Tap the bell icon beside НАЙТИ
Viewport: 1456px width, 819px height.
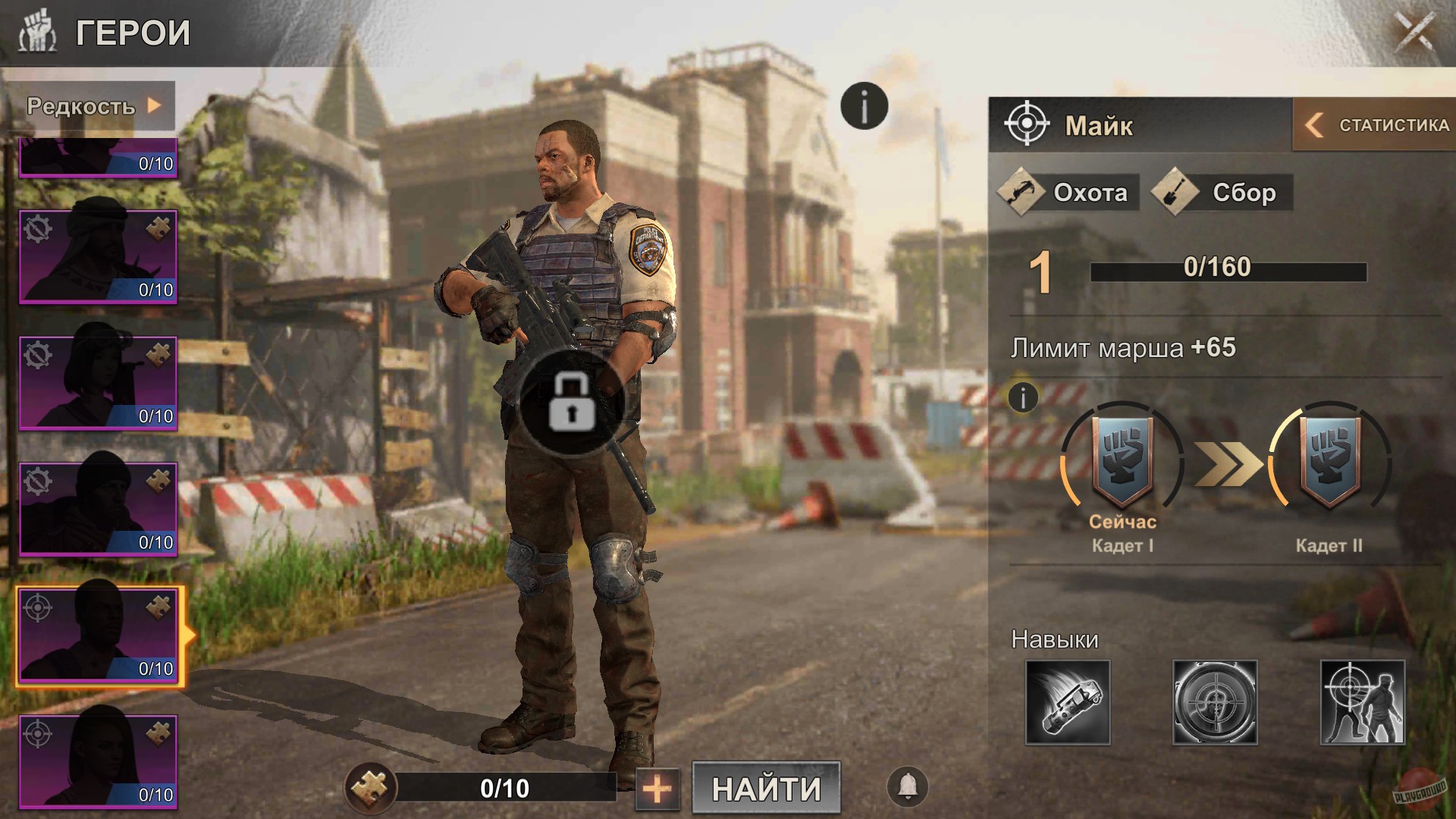[907, 787]
